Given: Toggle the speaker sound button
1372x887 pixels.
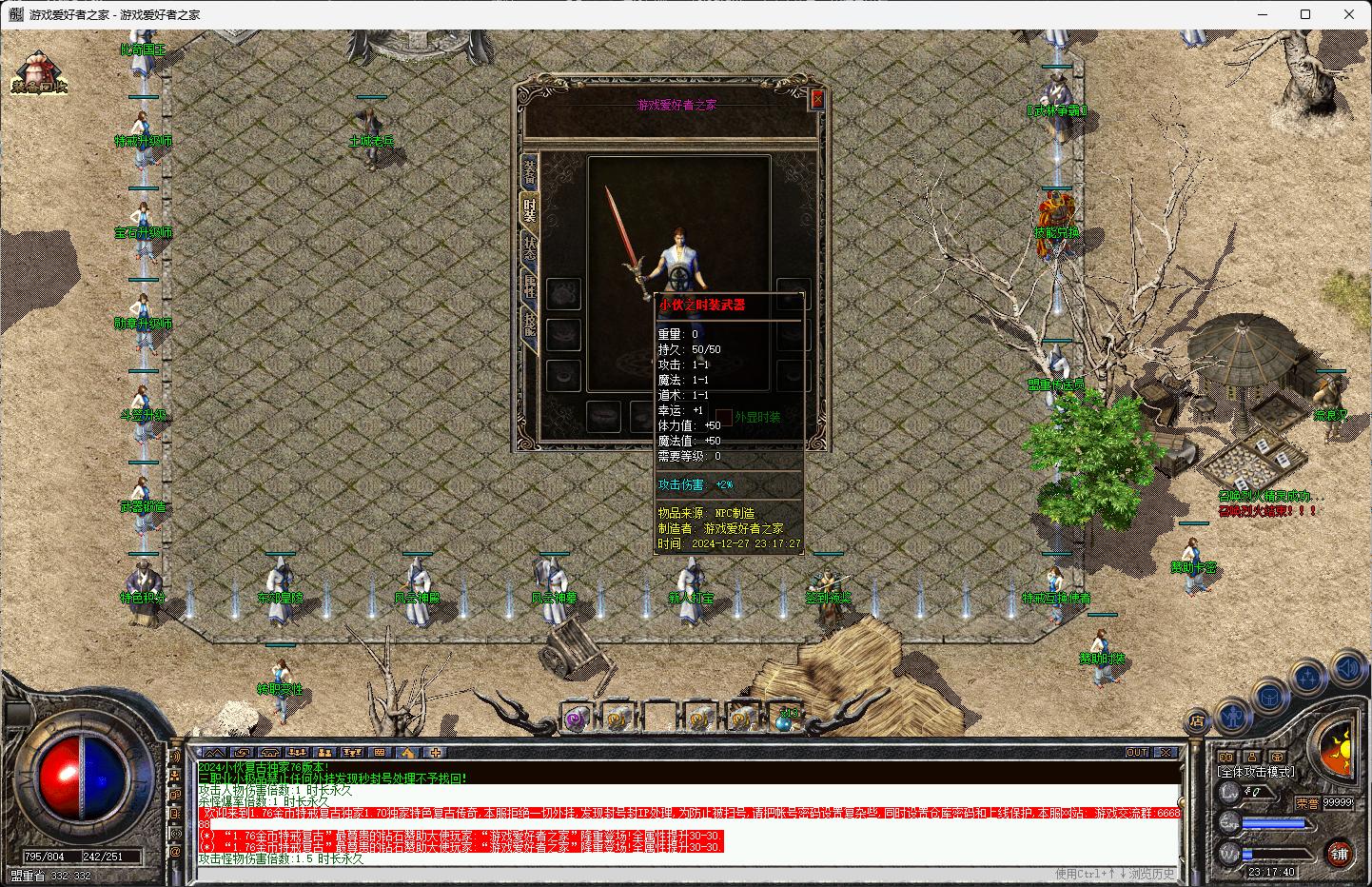Looking at the screenshot, I should (x=1347, y=669).
